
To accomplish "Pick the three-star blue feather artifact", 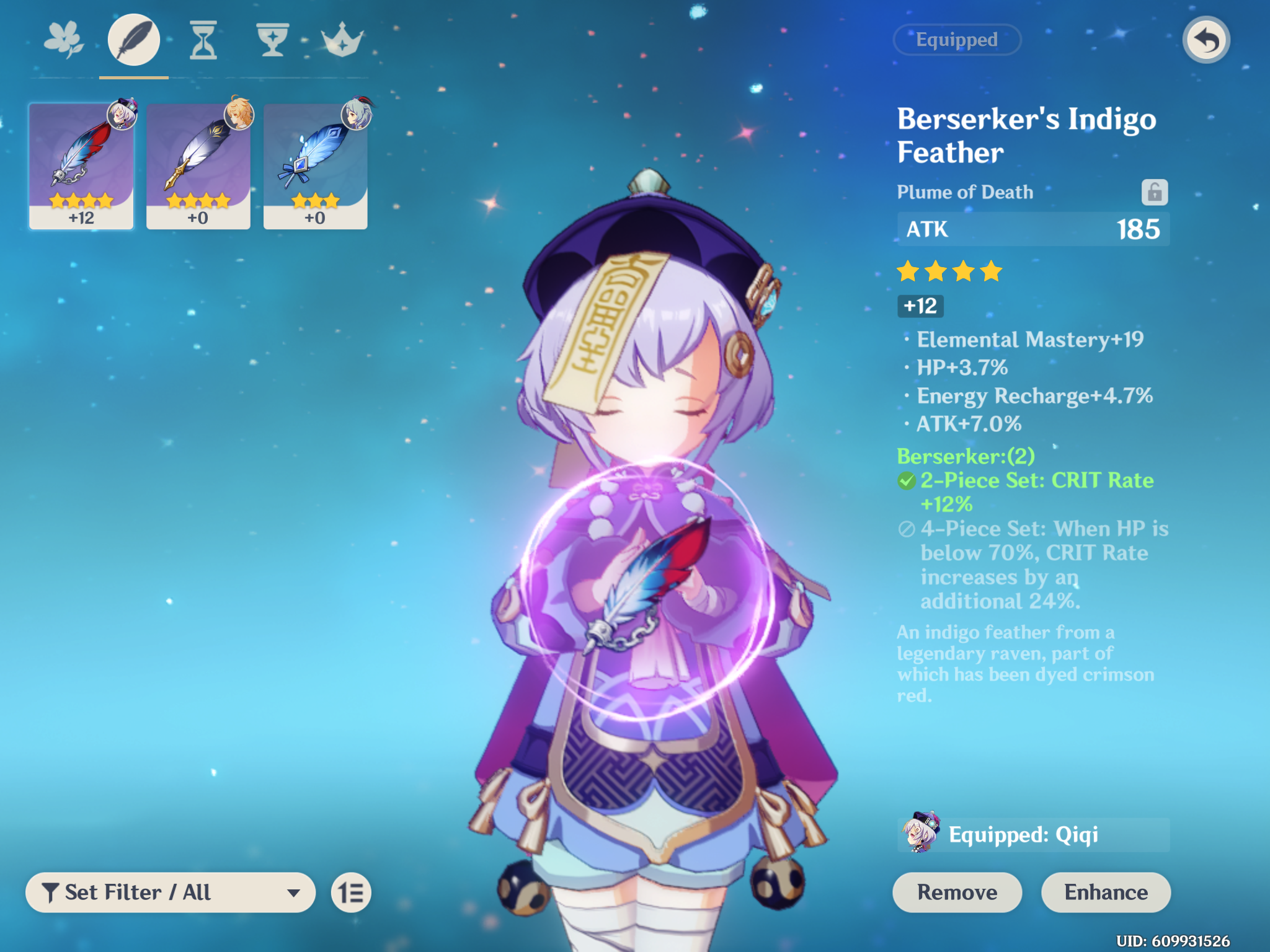I will click(315, 166).
